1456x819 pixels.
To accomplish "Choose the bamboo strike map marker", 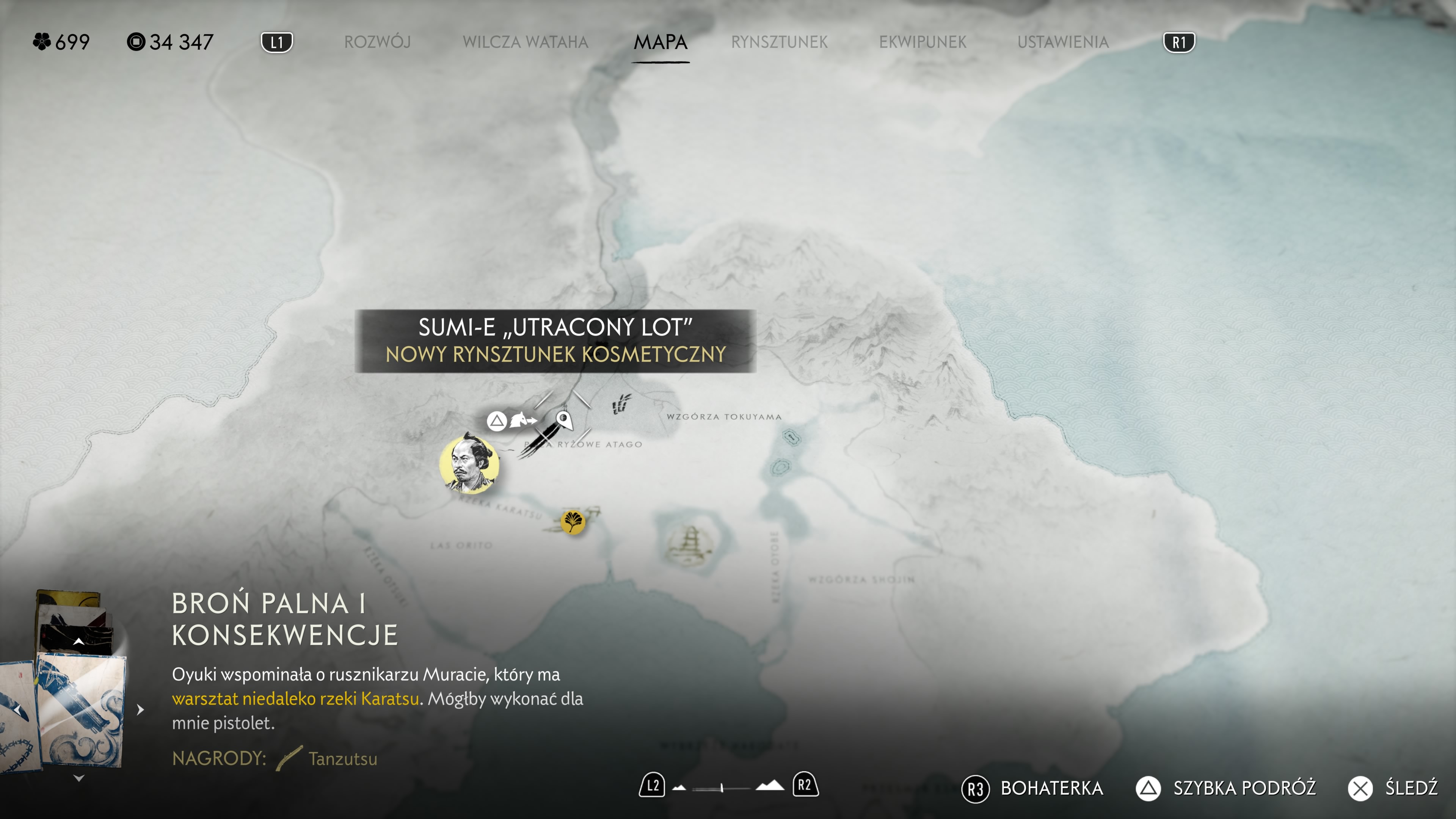I will [621, 403].
